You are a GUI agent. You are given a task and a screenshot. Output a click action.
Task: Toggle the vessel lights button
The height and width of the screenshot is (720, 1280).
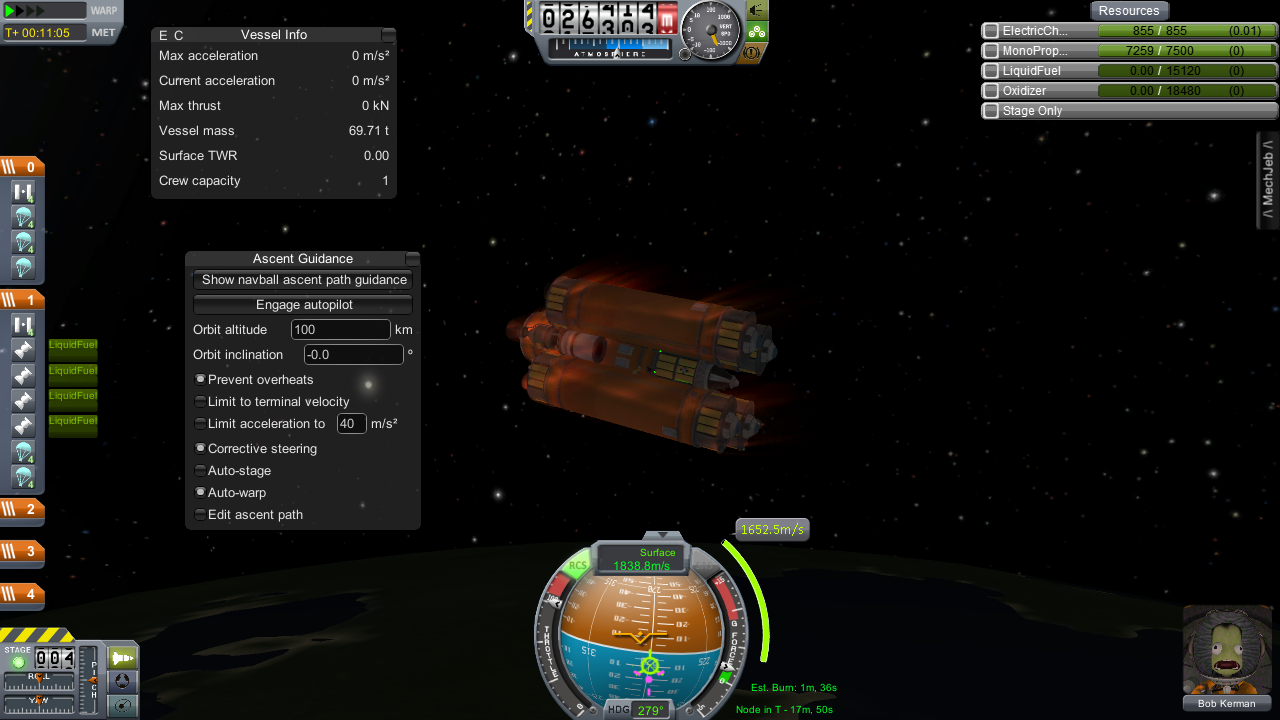(757, 10)
